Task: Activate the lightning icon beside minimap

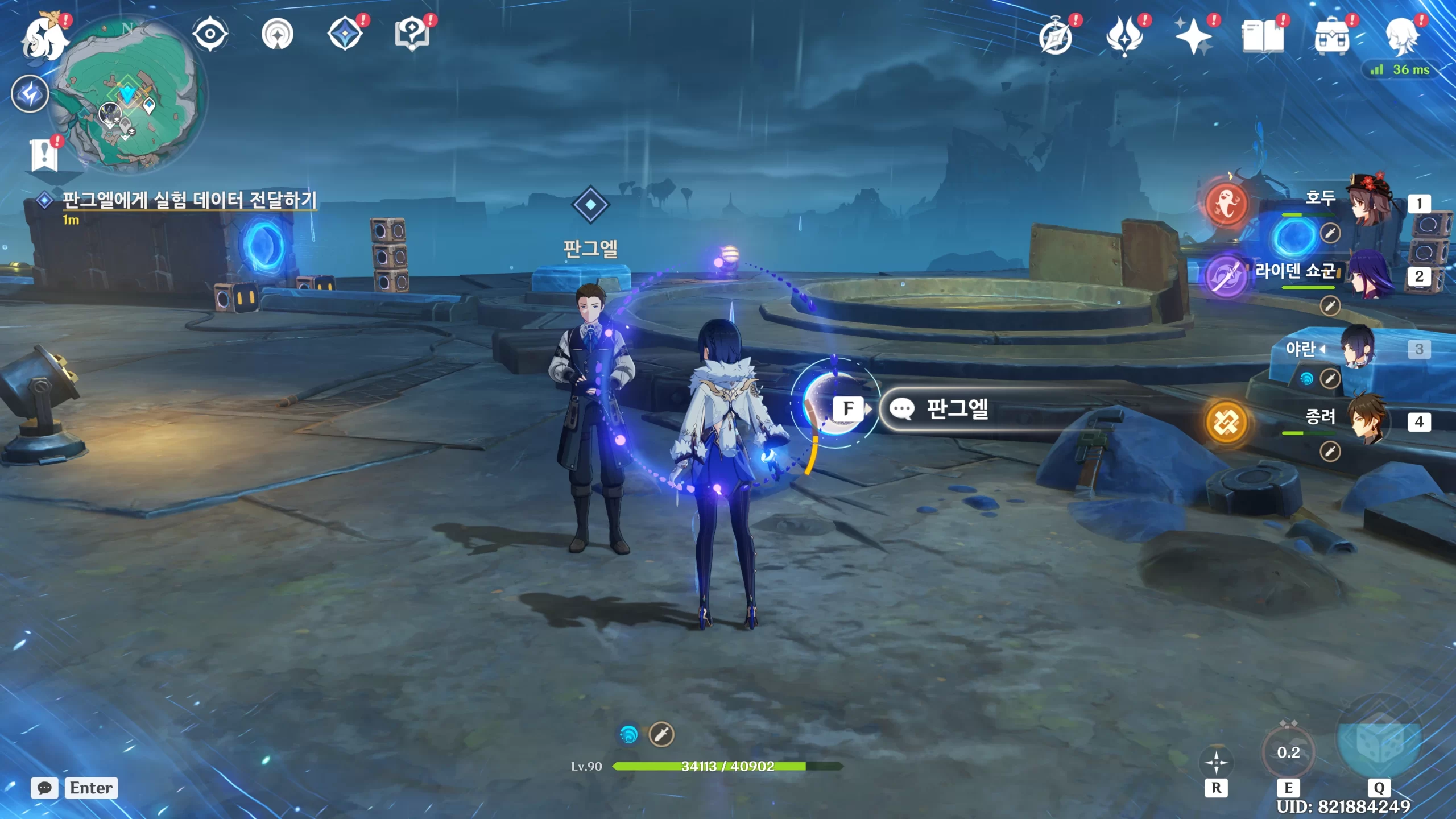Action: tap(30, 94)
